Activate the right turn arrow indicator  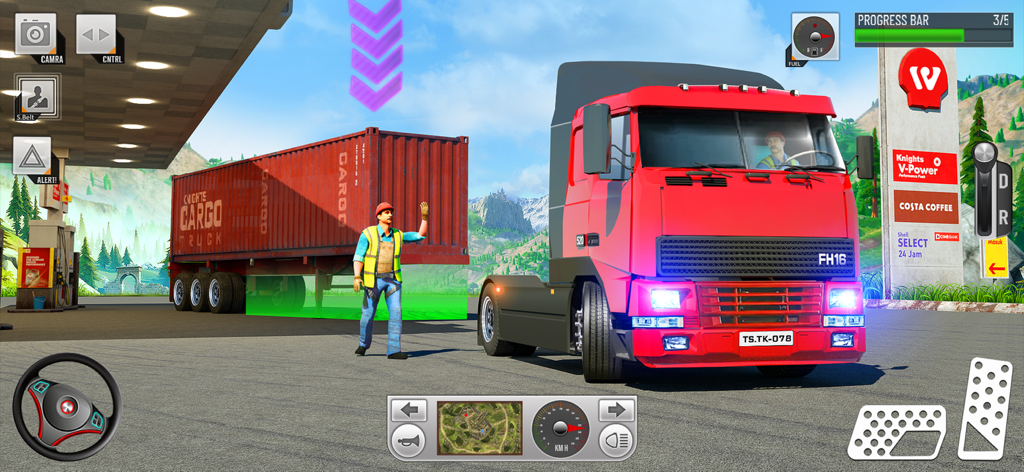[x=617, y=410]
